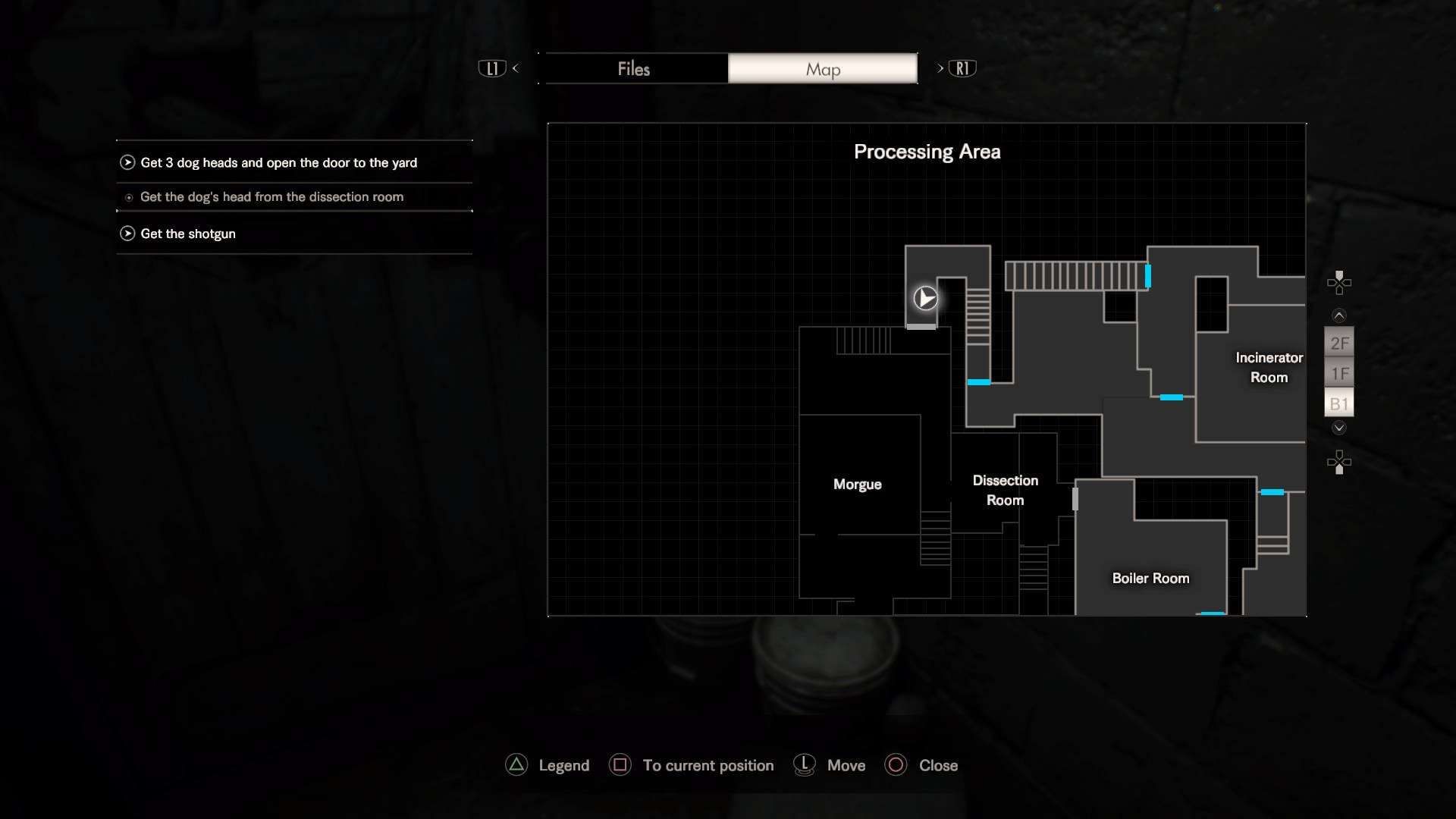
Task: Click the floor down arrow below B1
Action: point(1339,428)
